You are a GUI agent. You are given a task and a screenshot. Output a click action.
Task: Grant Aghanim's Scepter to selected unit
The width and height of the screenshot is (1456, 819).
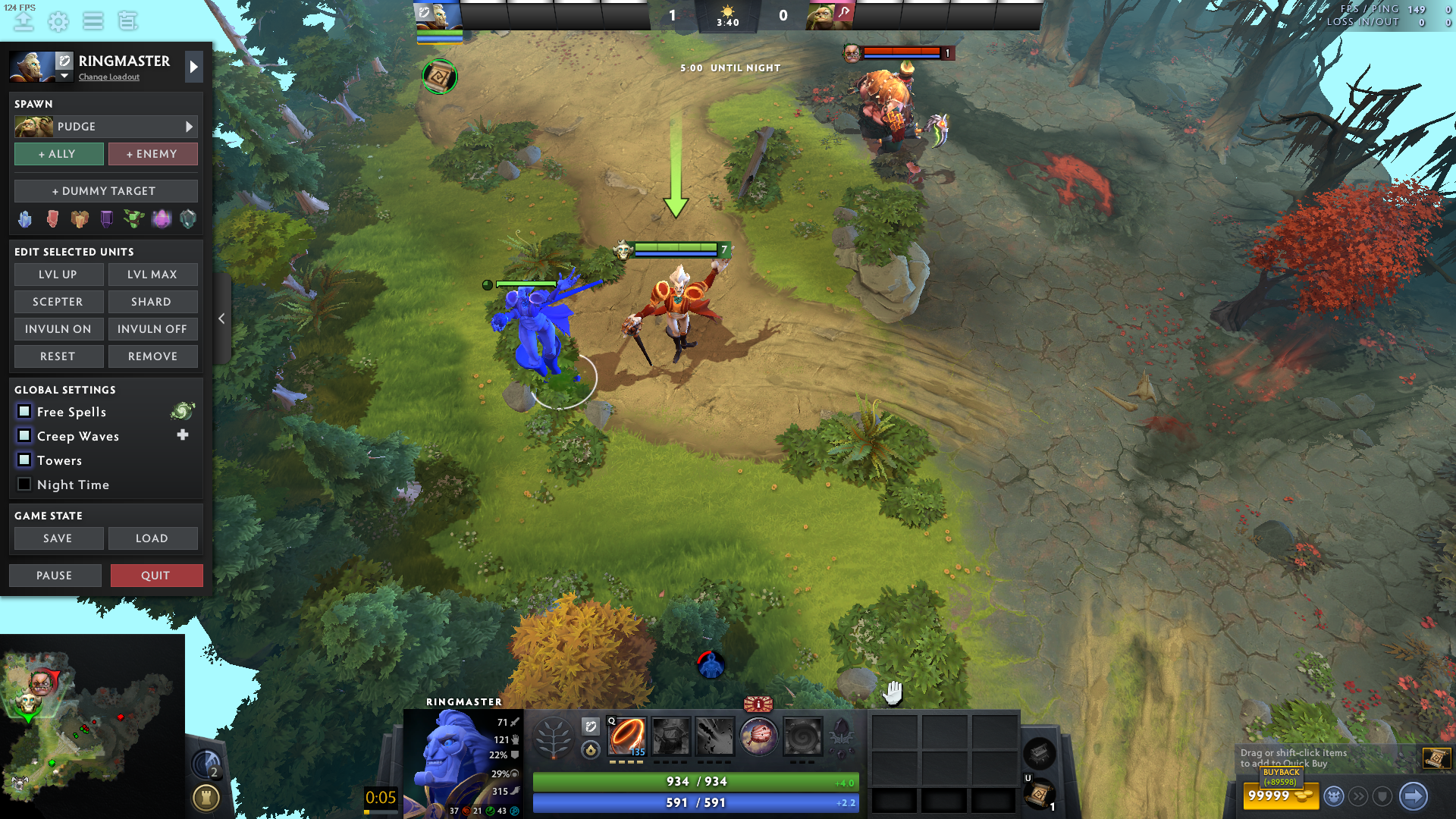tap(58, 302)
